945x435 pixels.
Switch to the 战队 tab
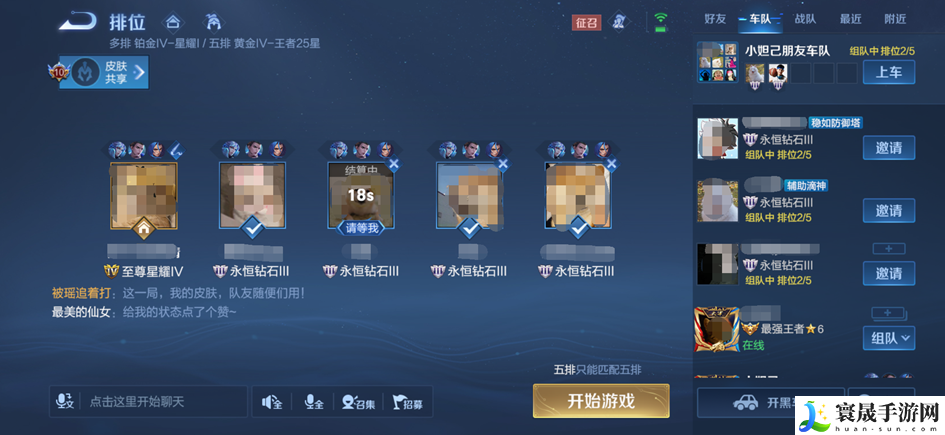(805, 19)
